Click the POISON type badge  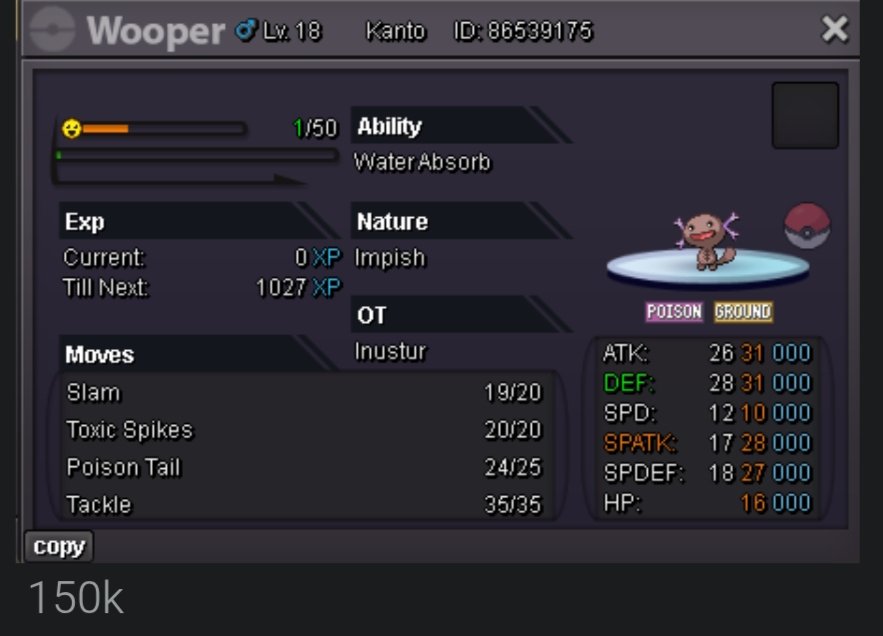point(674,312)
